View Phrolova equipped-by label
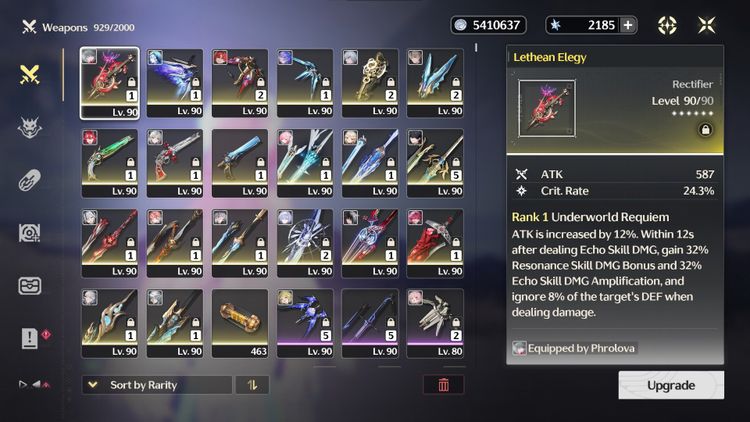The width and height of the screenshot is (750, 422). coord(576,348)
